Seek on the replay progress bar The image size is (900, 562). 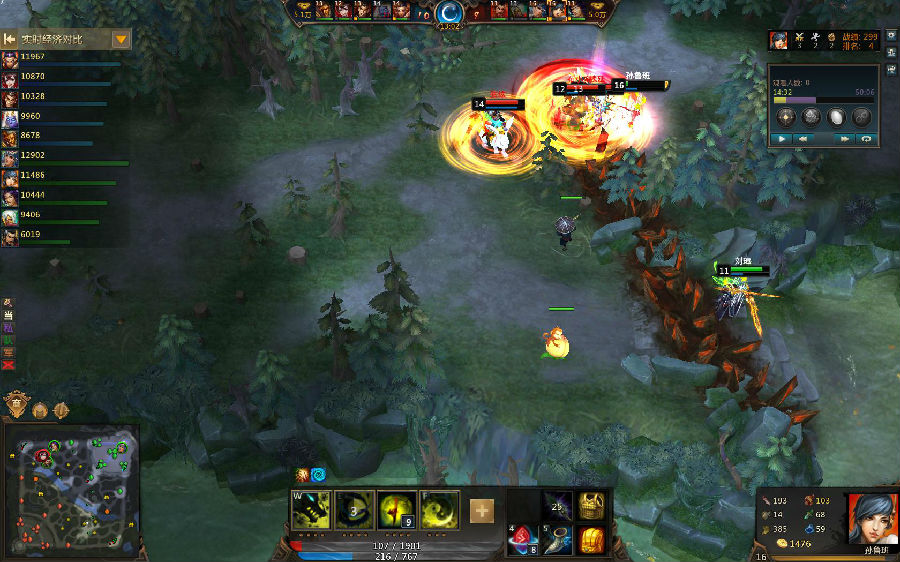[x=822, y=100]
